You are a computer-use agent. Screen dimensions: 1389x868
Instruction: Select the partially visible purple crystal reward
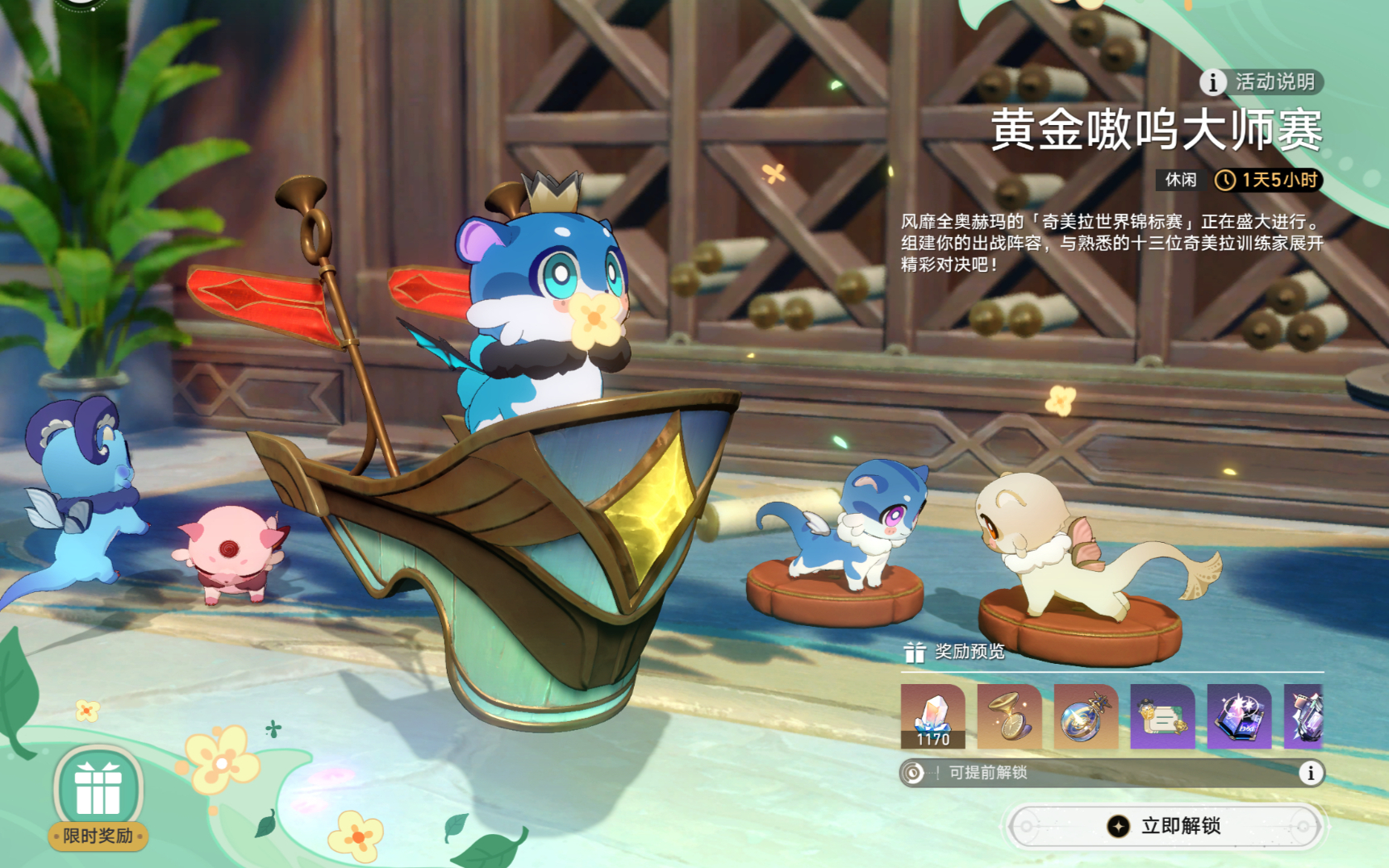pos(1304,716)
